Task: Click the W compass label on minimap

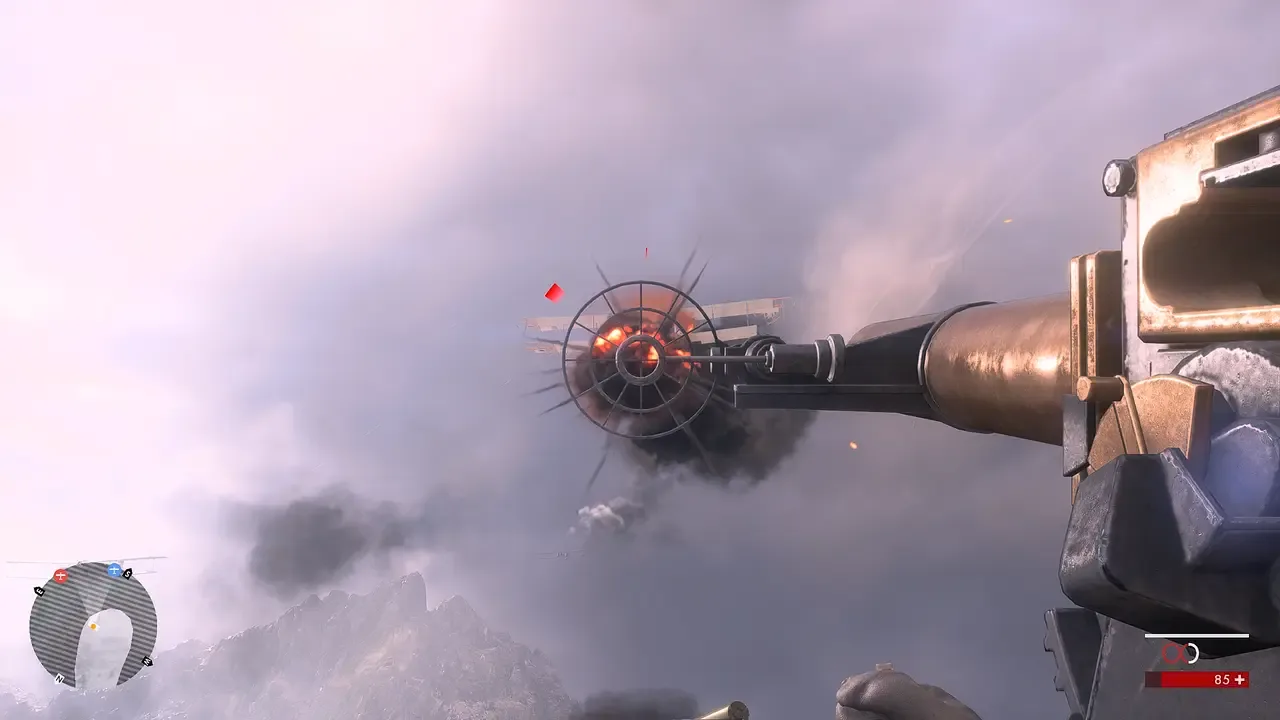Action: (148, 660)
